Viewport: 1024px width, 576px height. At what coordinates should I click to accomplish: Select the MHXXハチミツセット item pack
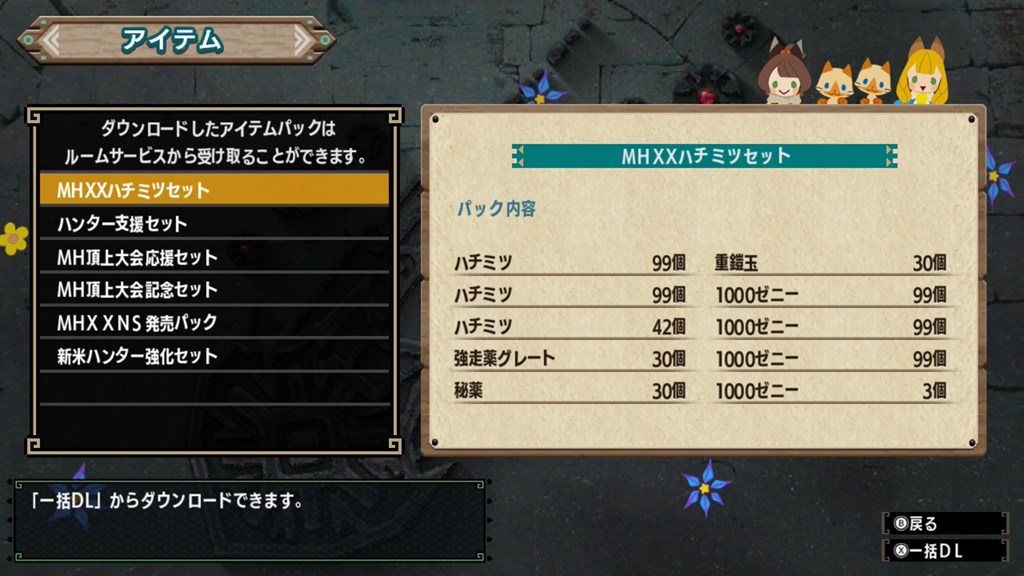click(214, 189)
